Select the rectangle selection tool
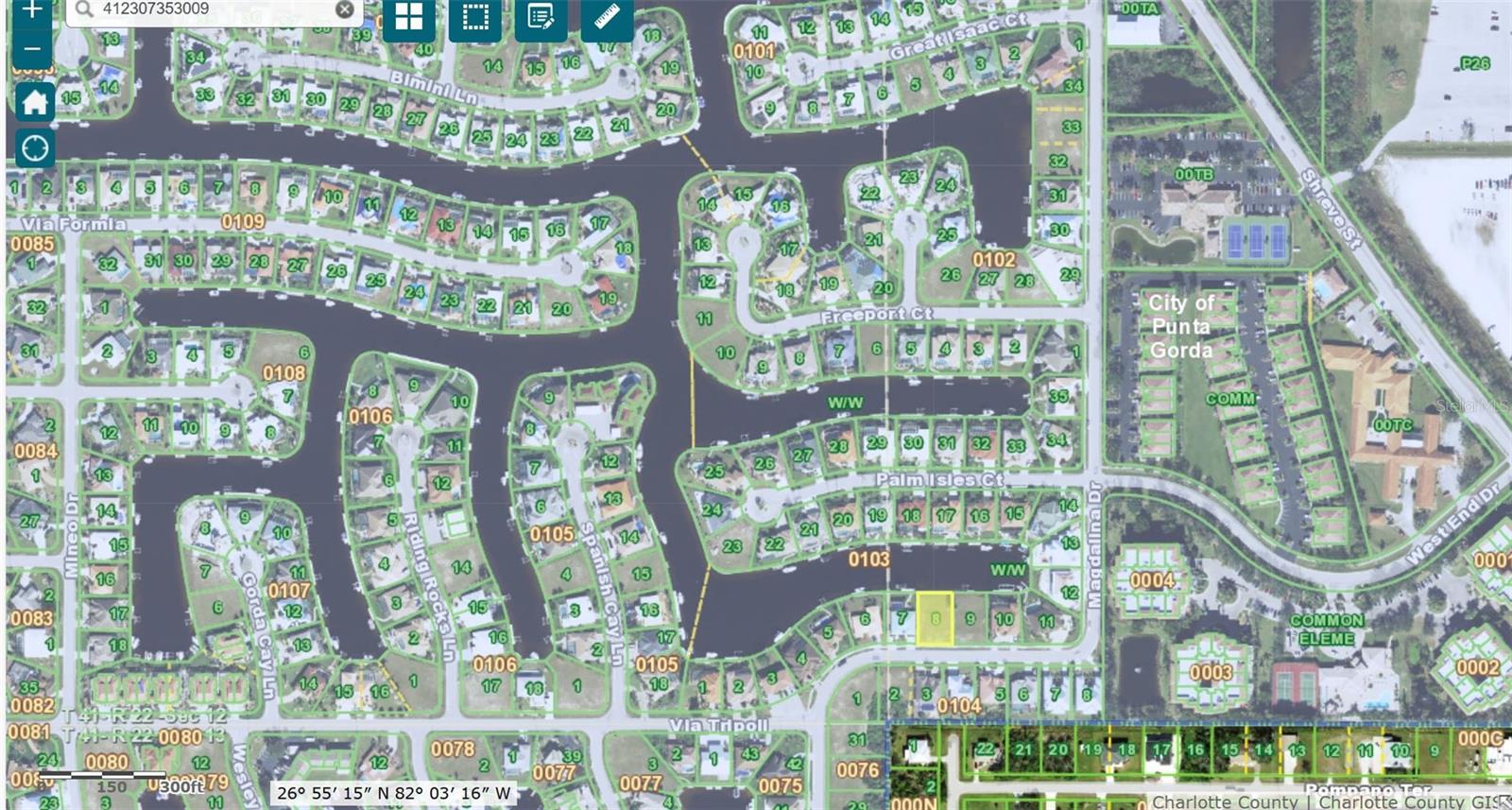The height and width of the screenshot is (810, 1512). [x=474, y=18]
